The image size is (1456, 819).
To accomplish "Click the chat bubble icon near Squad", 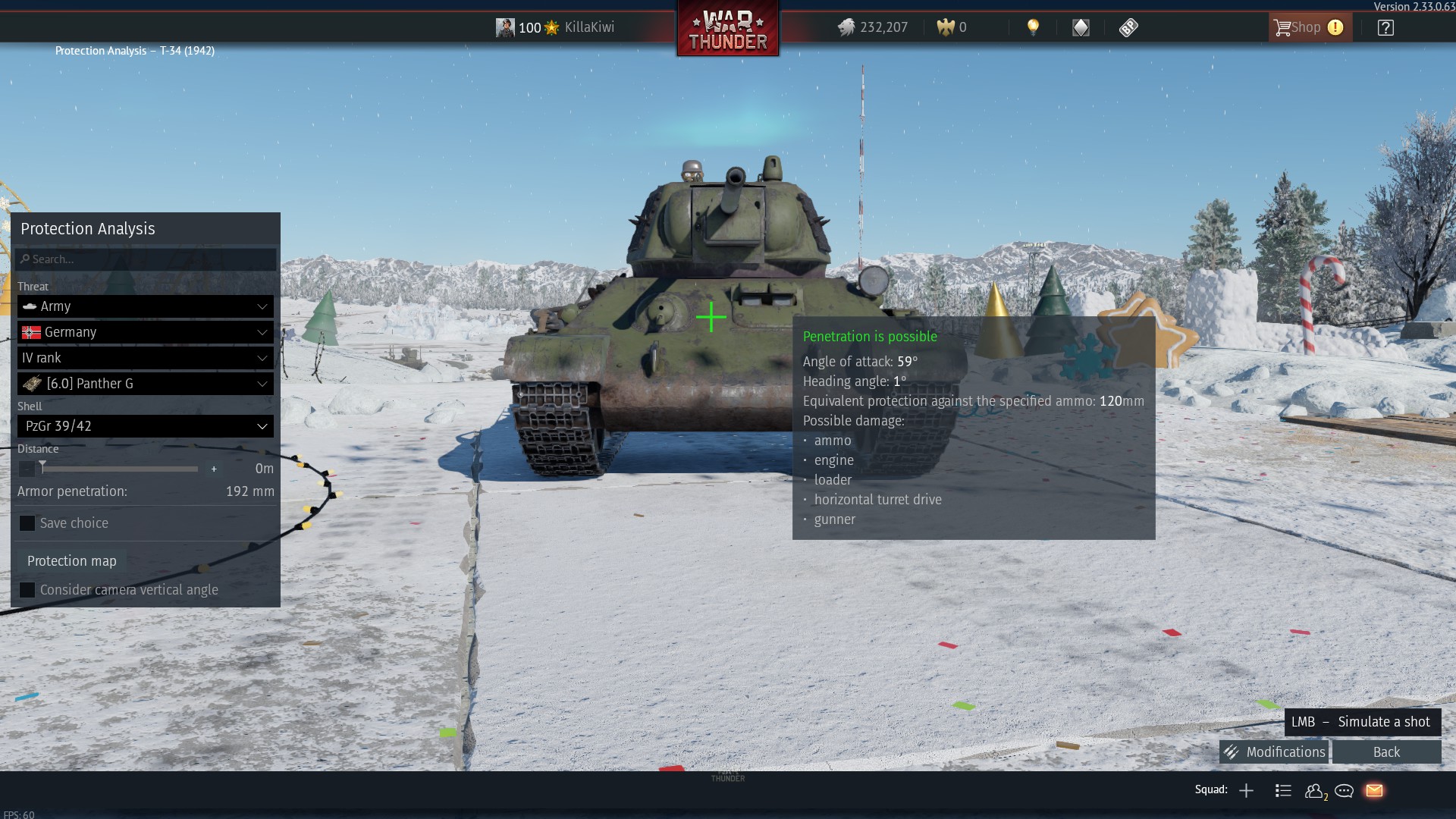I will point(1344,790).
